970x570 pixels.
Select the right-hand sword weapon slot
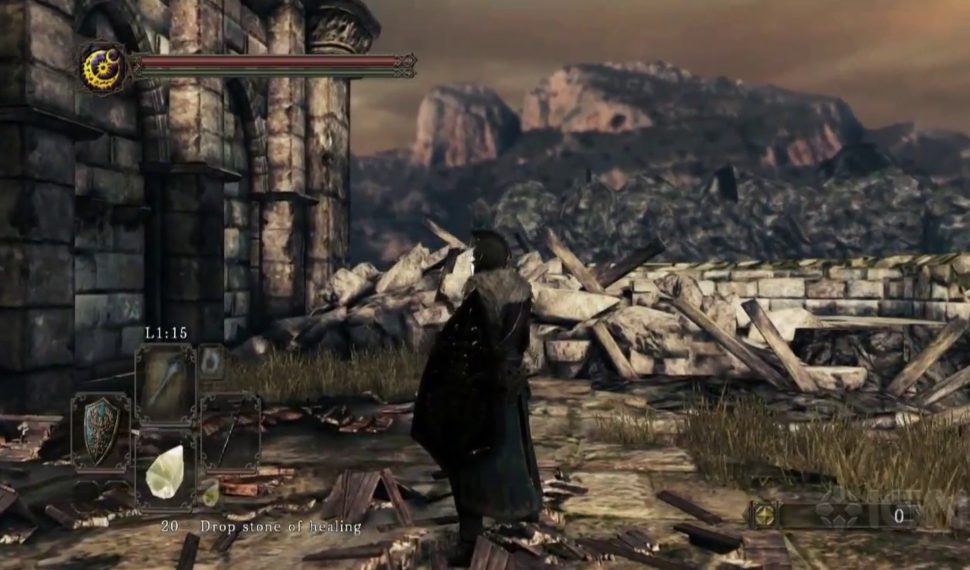point(229,431)
